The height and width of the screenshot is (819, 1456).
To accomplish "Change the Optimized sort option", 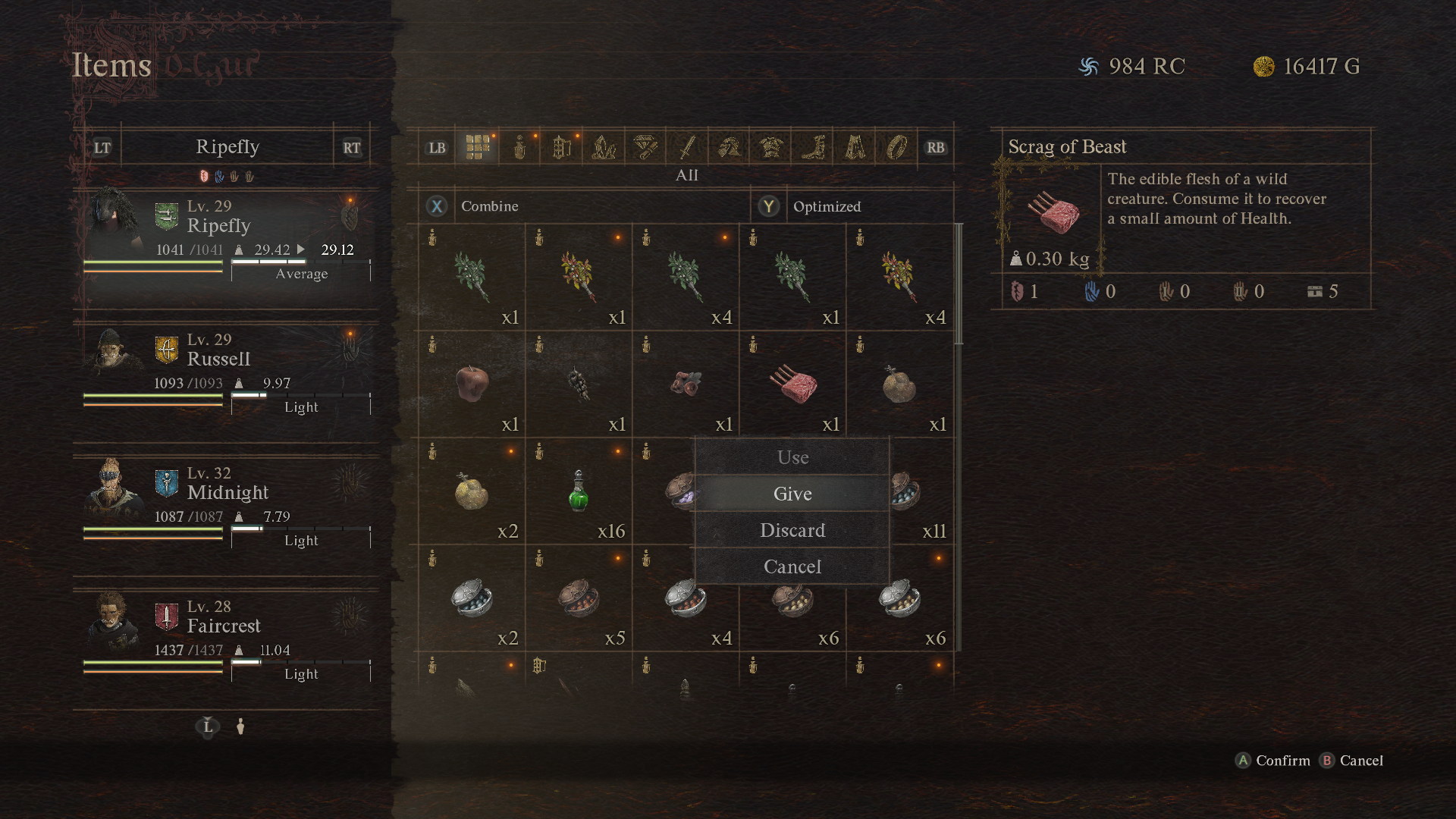I will tap(827, 206).
